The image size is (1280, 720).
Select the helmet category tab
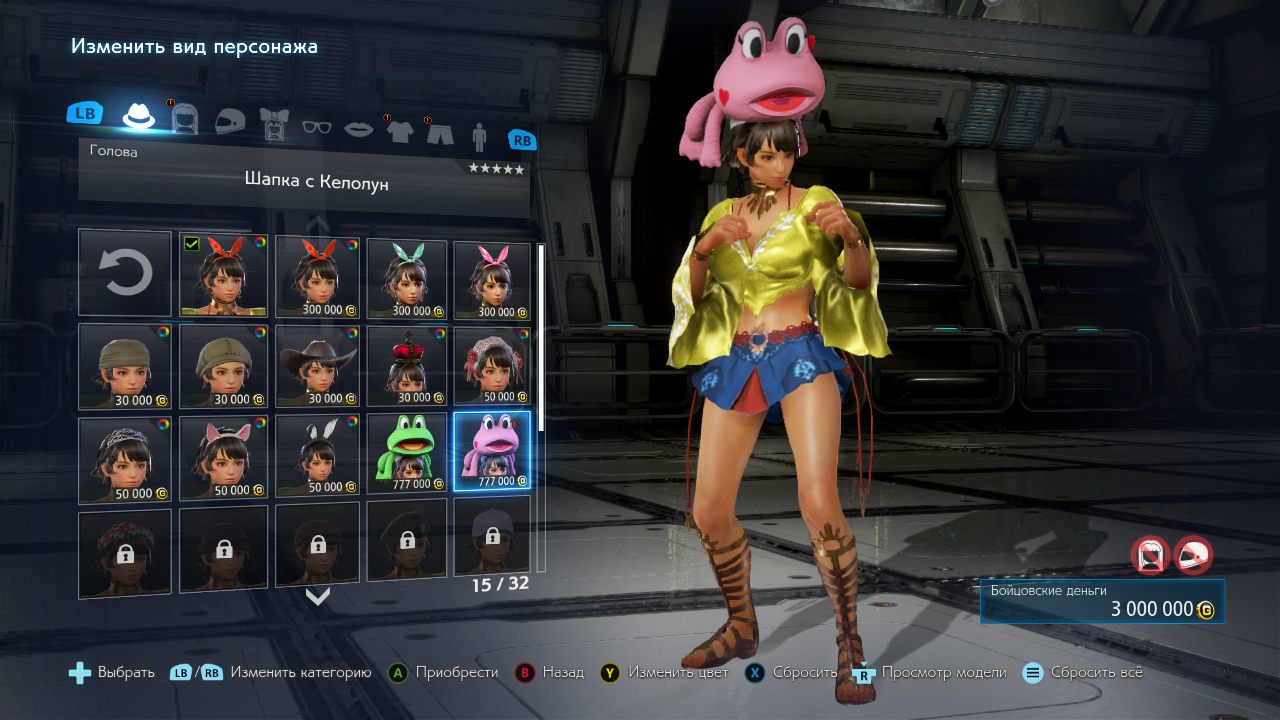pyautogui.click(x=229, y=122)
